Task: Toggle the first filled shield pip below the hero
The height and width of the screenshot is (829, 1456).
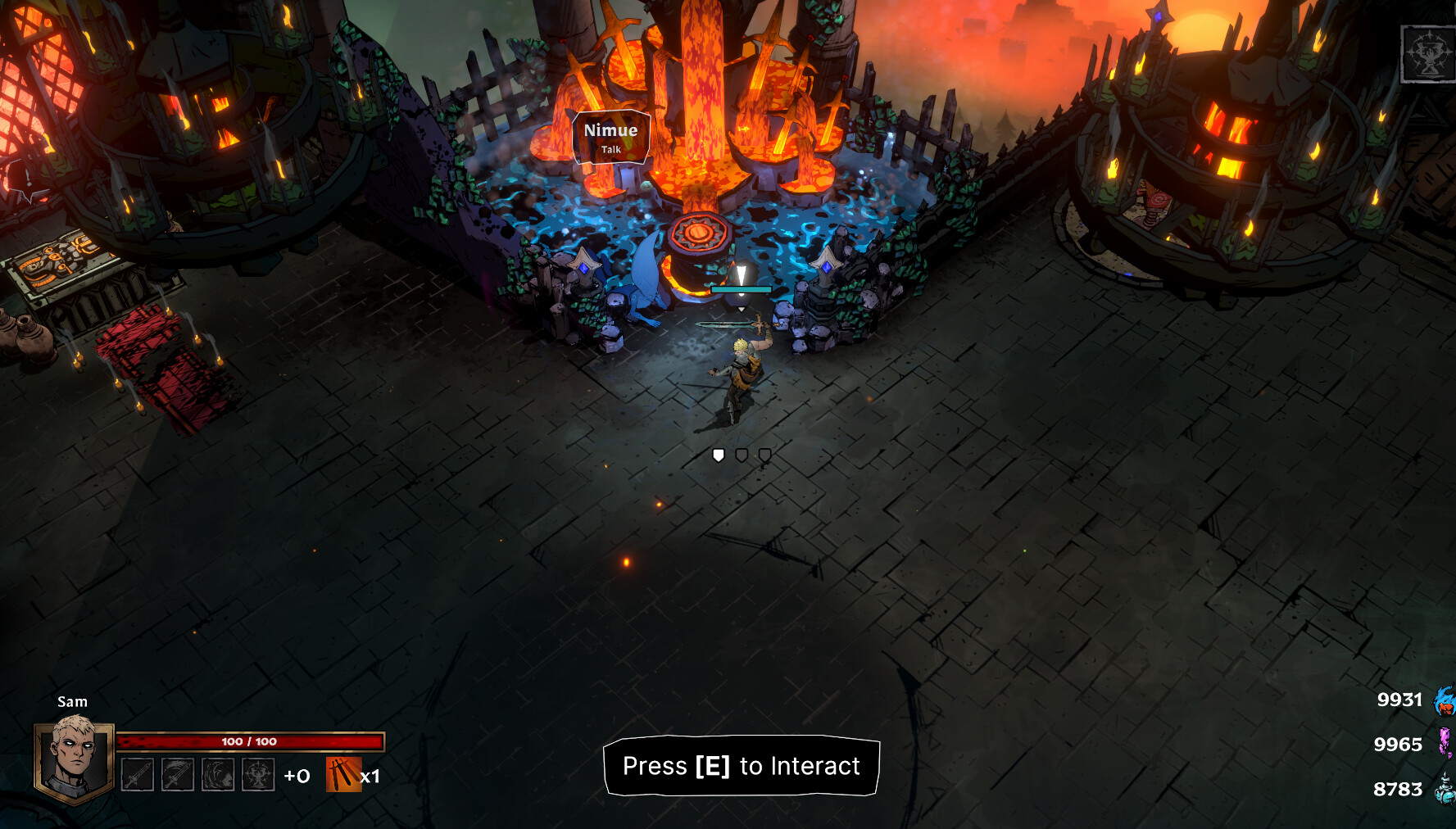Action: (718, 455)
